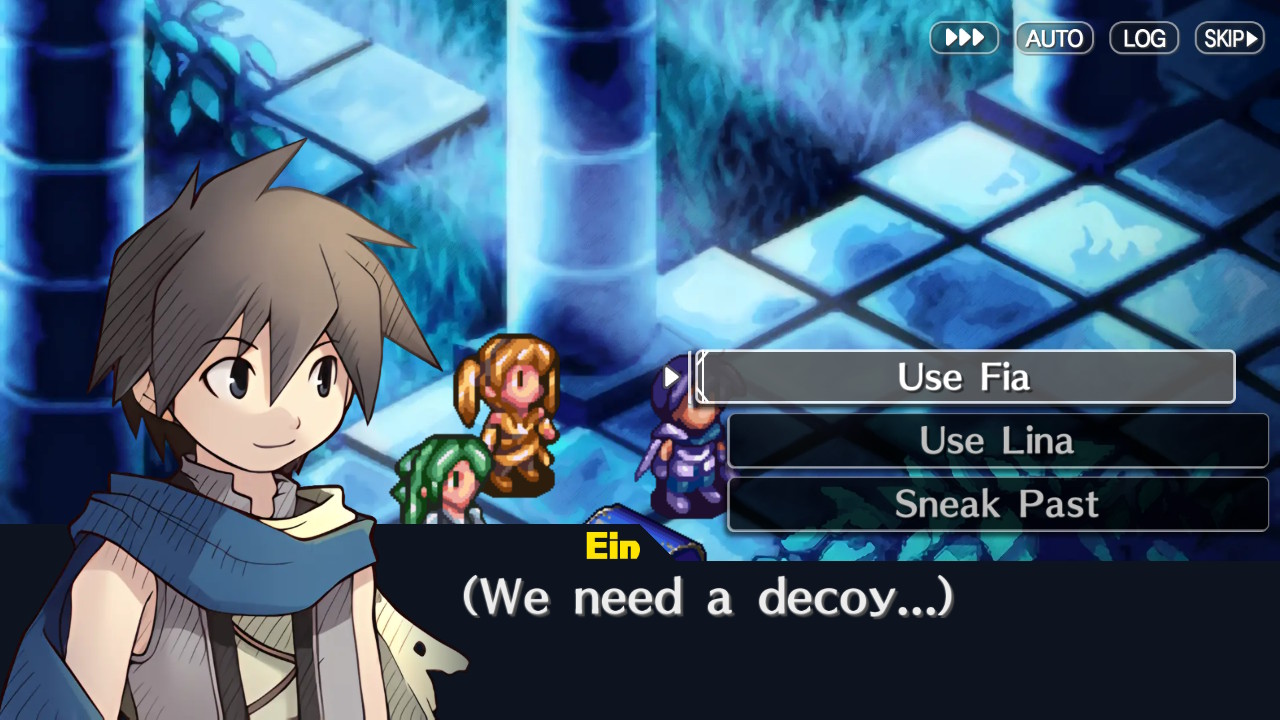1280x720 pixels.
Task: Click the arrow icon on the SKIP button
Action: [x=1250, y=38]
